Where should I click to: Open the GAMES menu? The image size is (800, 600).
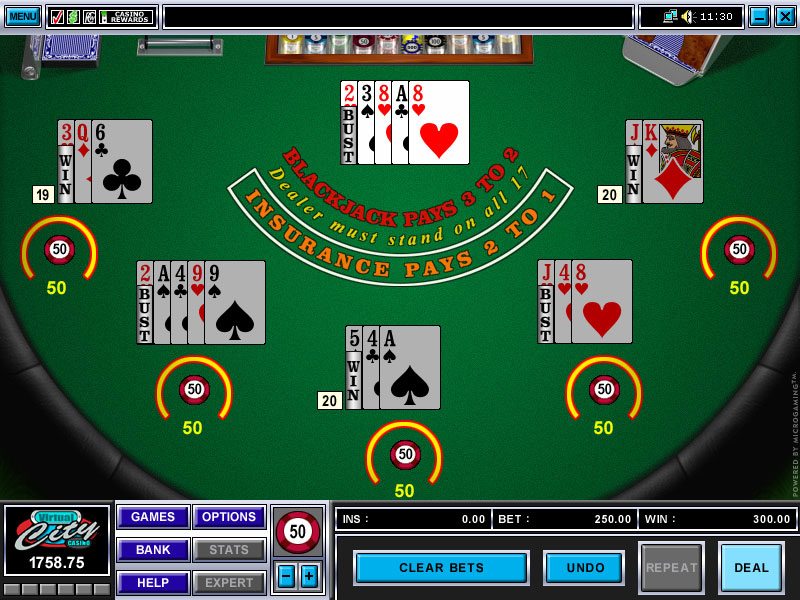click(x=153, y=517)
